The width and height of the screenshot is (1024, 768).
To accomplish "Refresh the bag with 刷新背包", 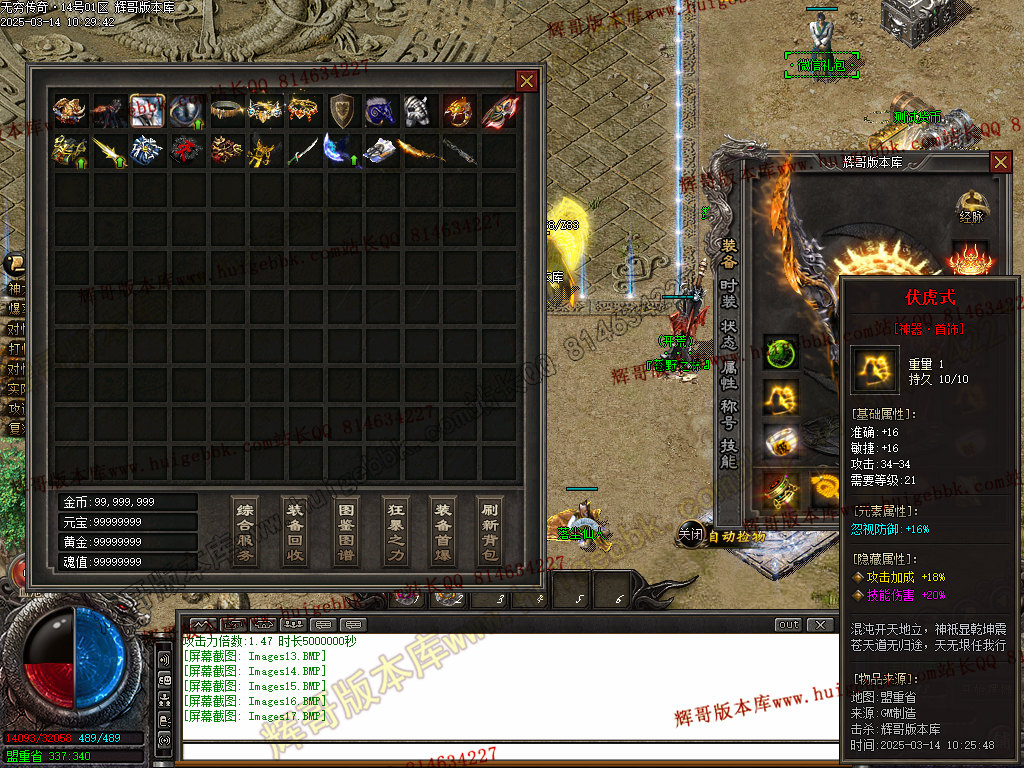I will pos(489,530).
